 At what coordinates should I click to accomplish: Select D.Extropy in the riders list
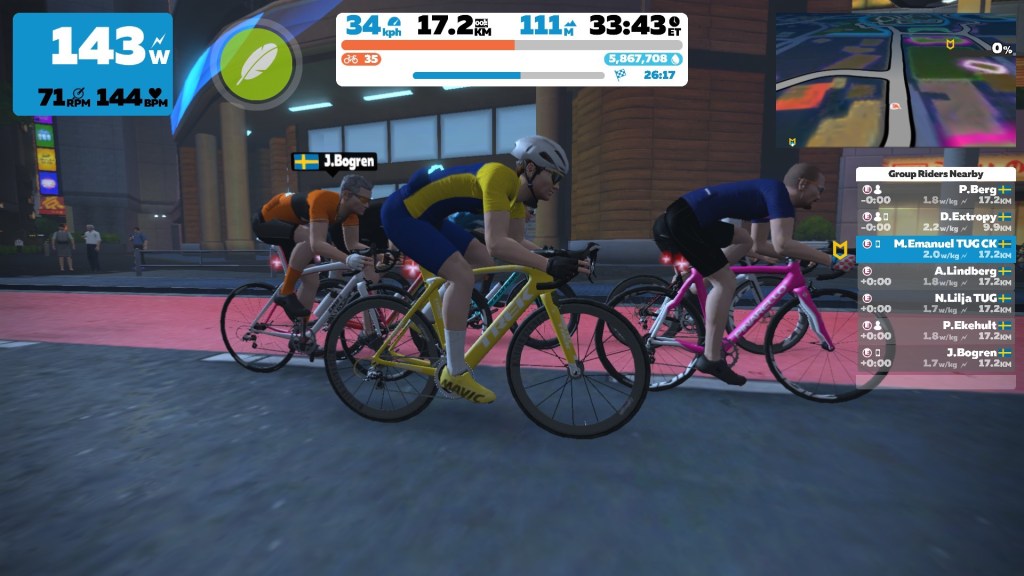pos(935,221)
